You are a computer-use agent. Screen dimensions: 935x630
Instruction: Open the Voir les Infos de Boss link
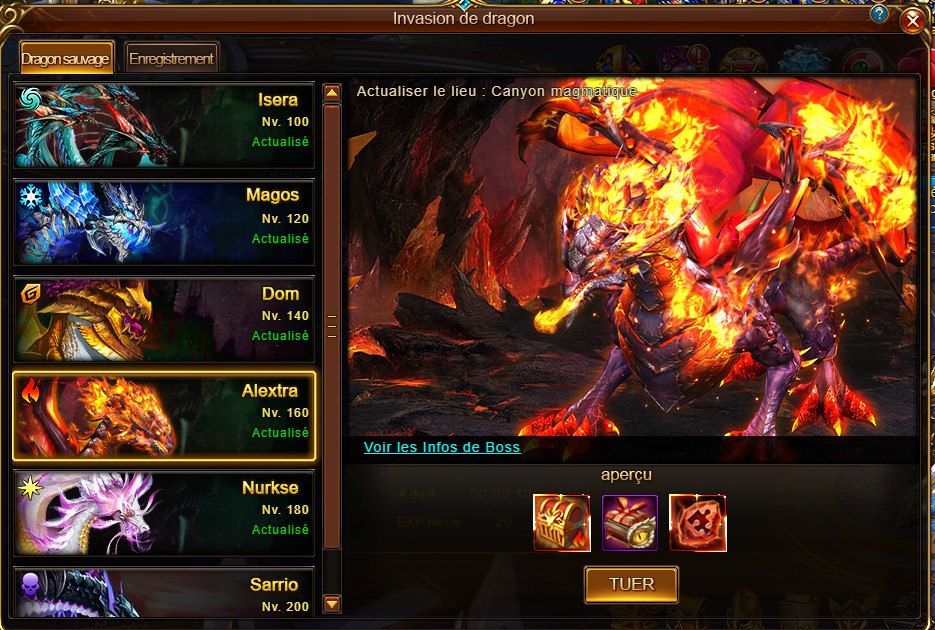442,447
